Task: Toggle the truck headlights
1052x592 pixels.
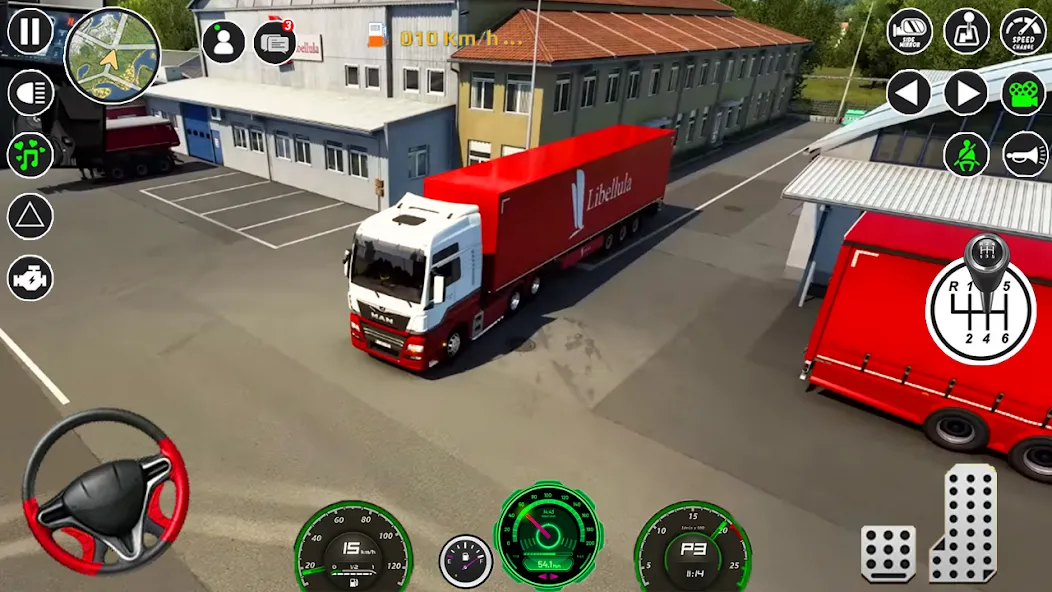Action: (30, 93)
